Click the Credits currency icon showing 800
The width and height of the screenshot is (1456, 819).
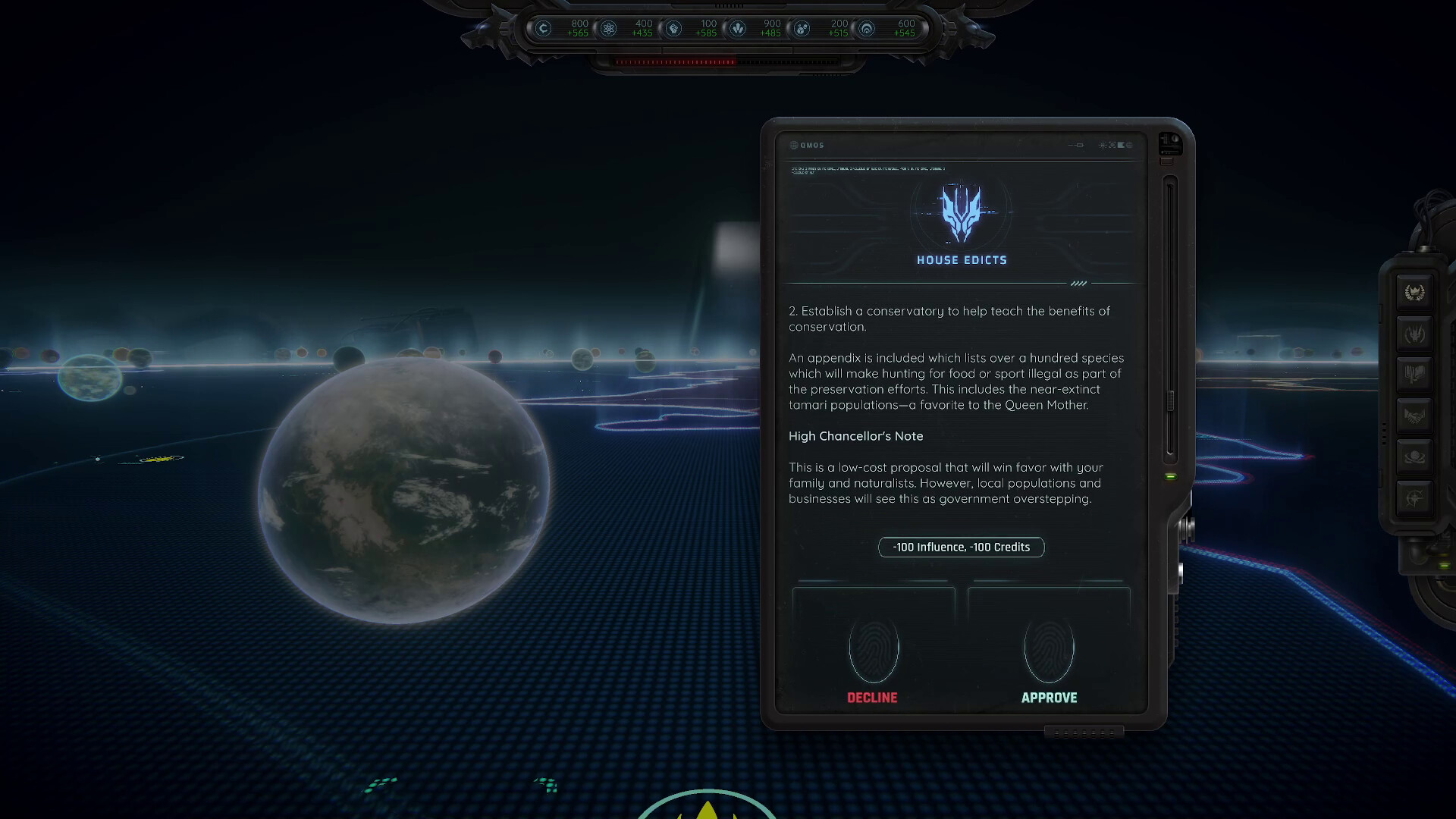click(x=543, y=29)
